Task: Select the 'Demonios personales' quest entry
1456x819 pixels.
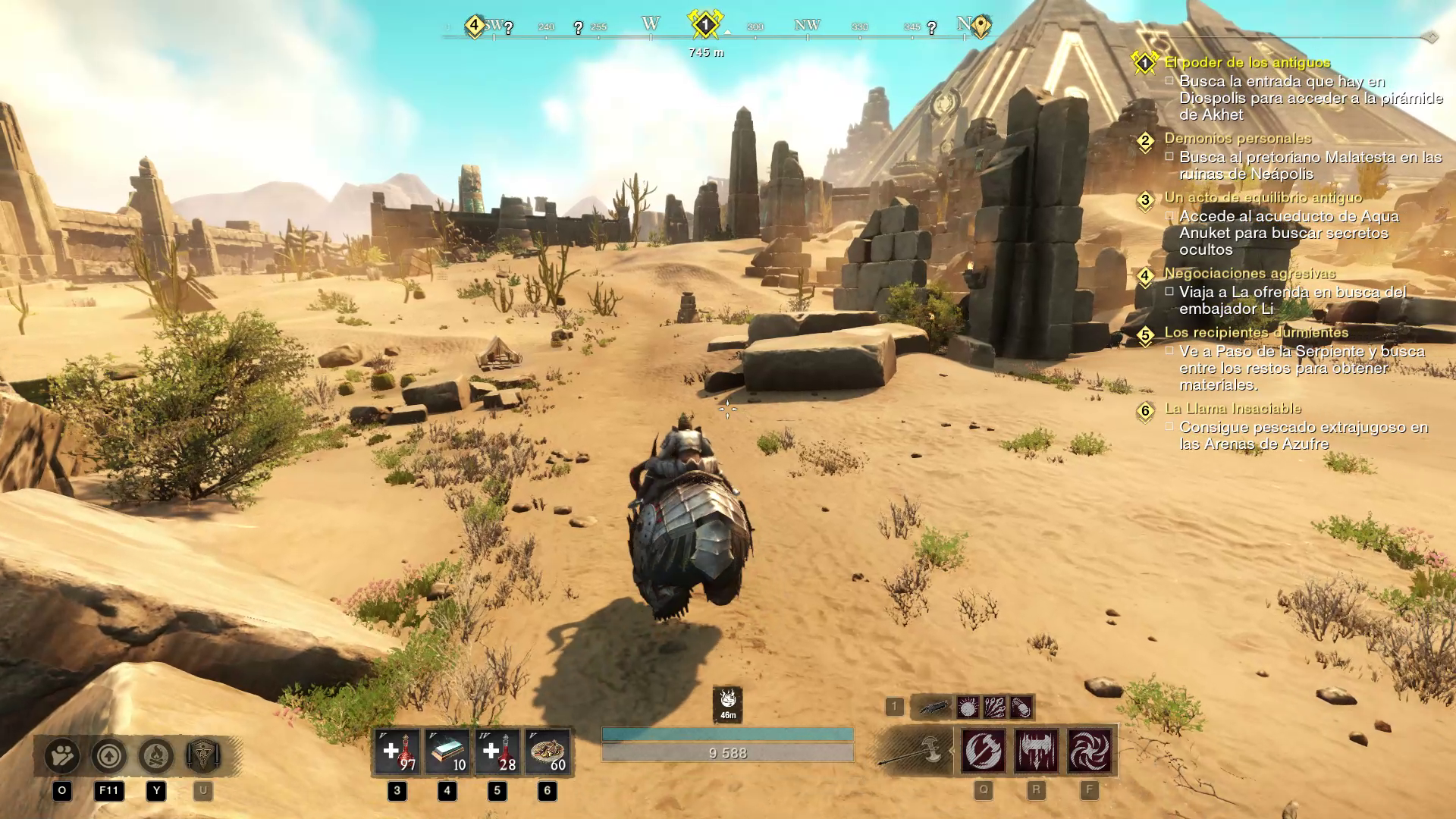Action: pos(1238,138)
